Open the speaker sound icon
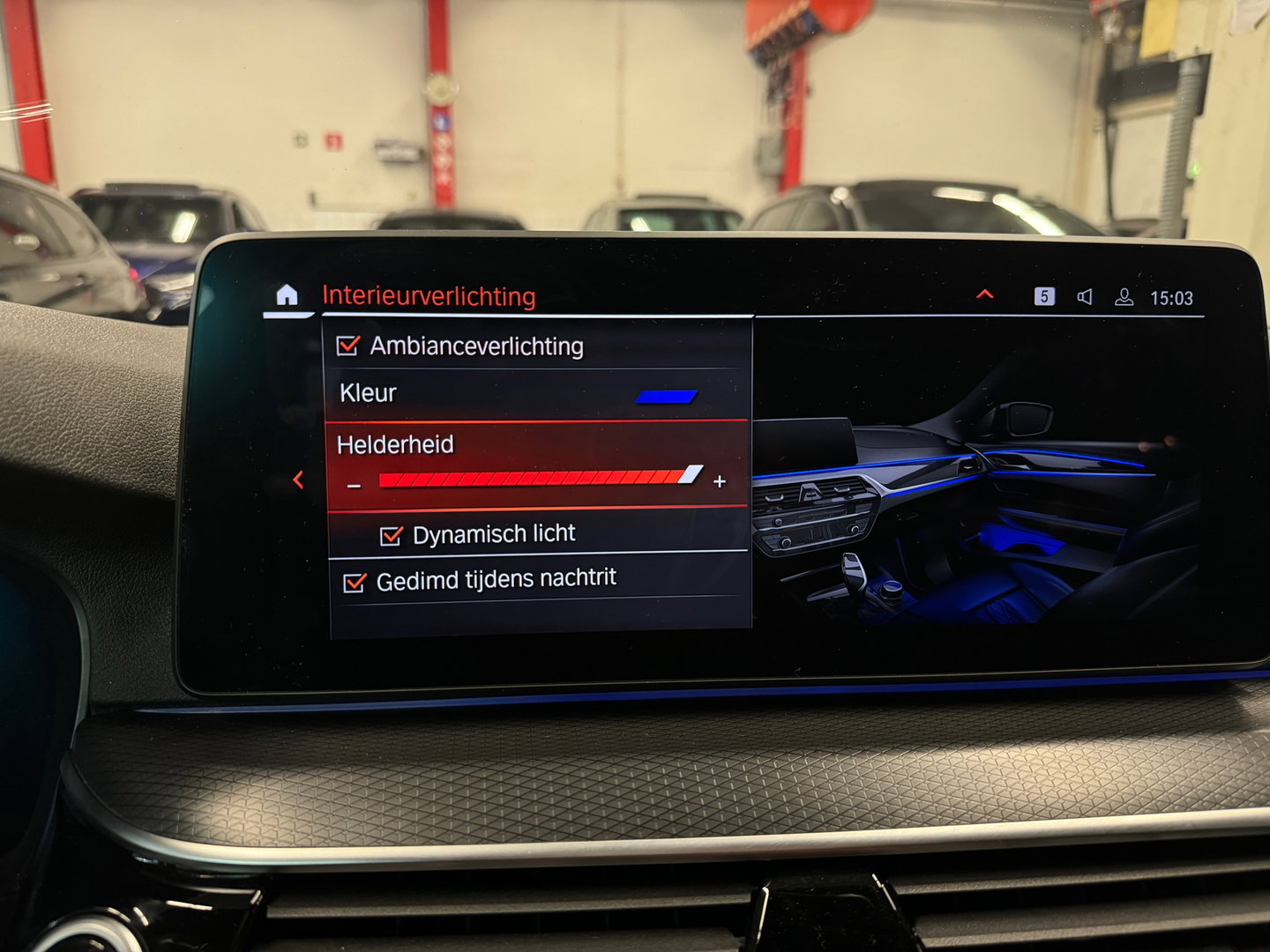Image resolution: width=1270 pixels, height=952 pixels. click(x=1085, y=297)
